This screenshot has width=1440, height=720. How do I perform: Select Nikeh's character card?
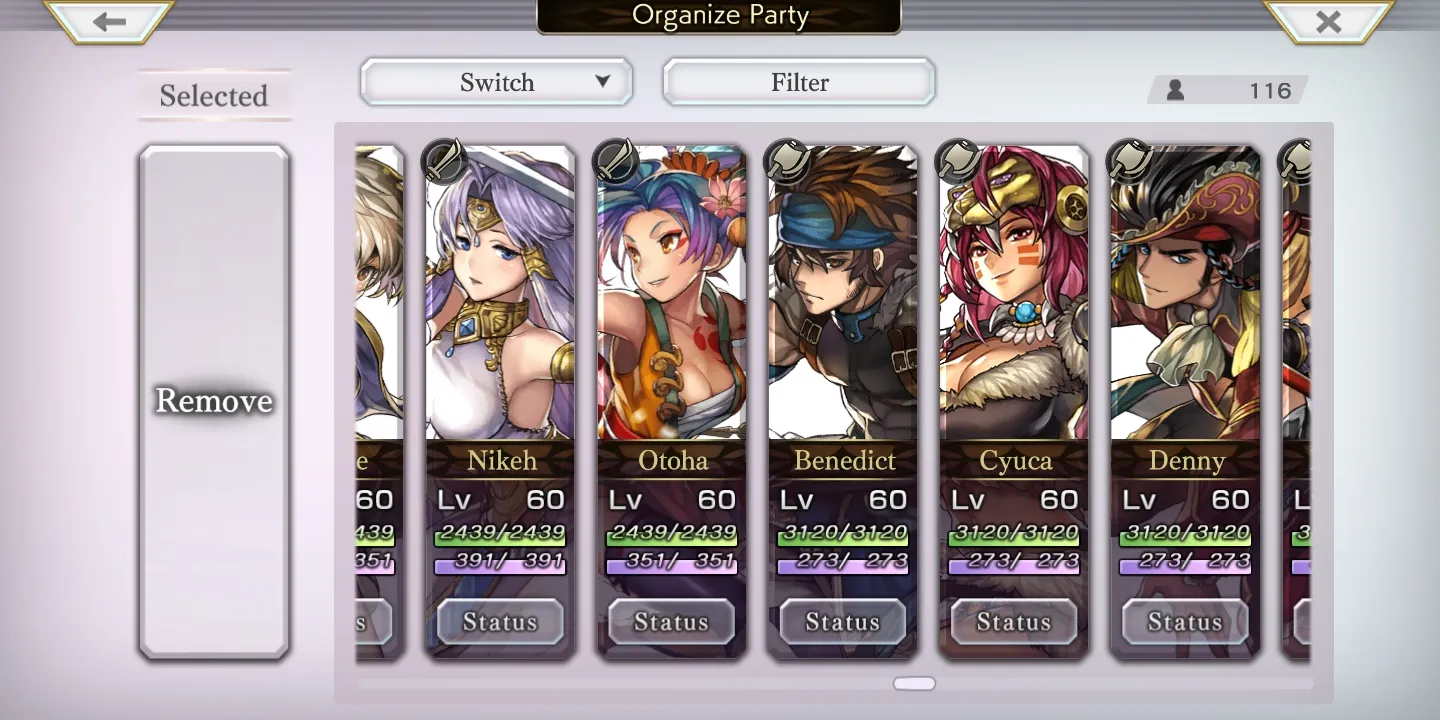500,300
